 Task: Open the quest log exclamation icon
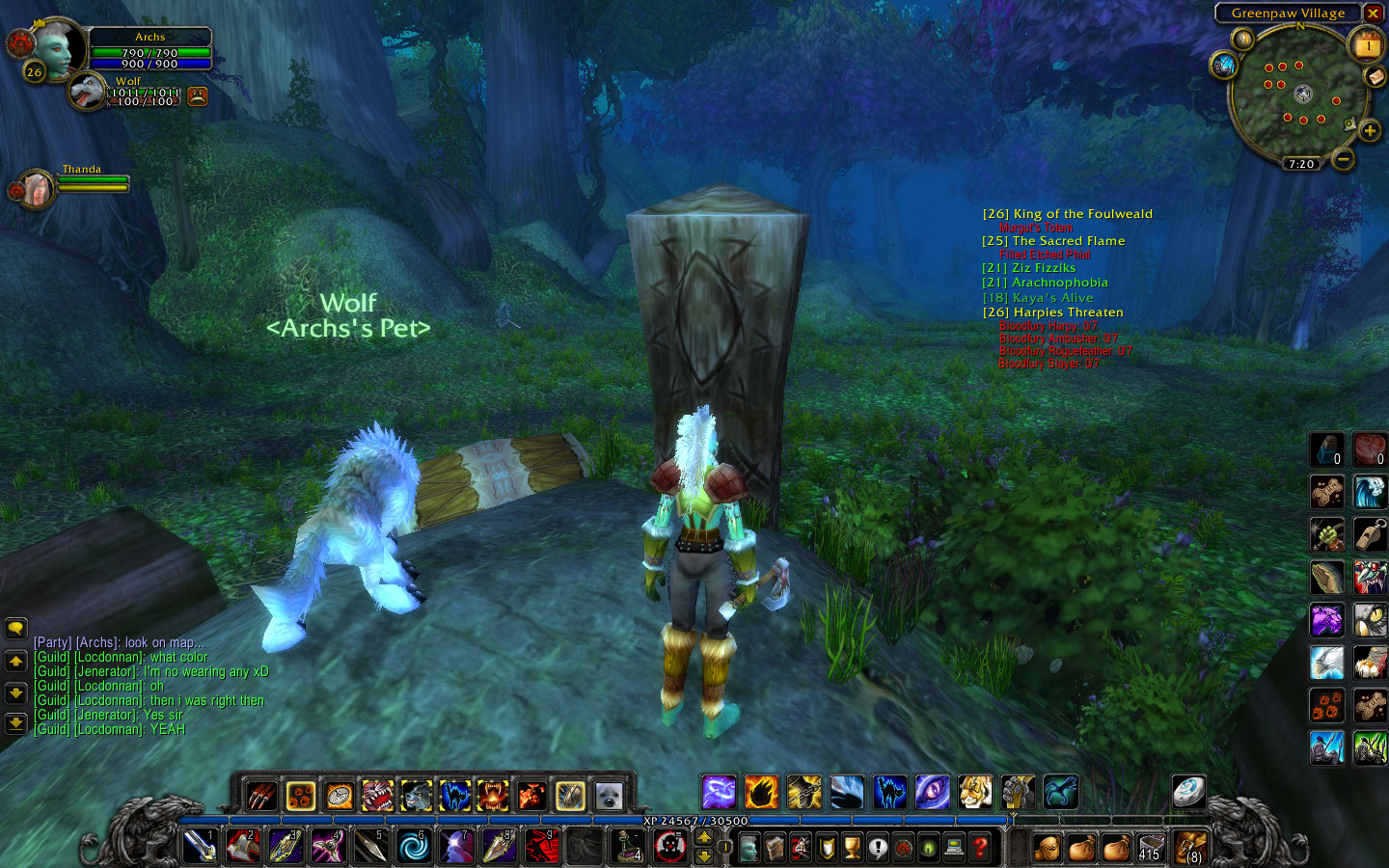click(878, 849)
